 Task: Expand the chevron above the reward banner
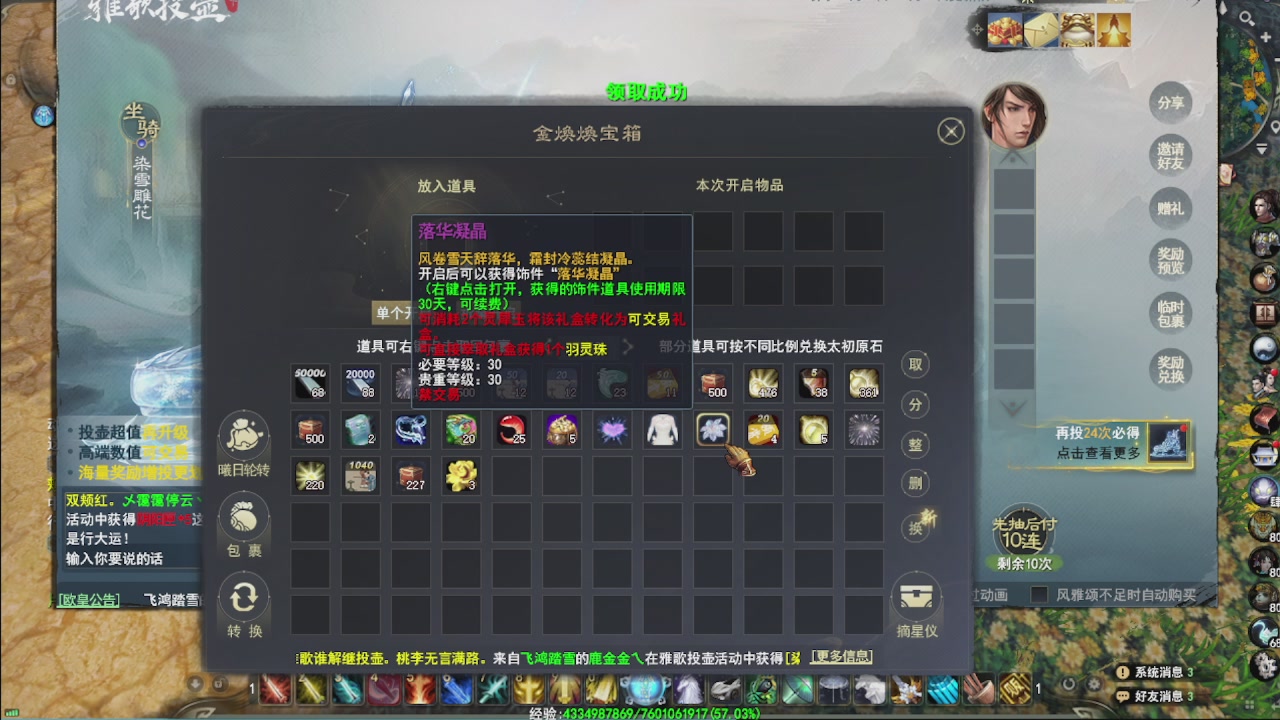click(1012, 407)
